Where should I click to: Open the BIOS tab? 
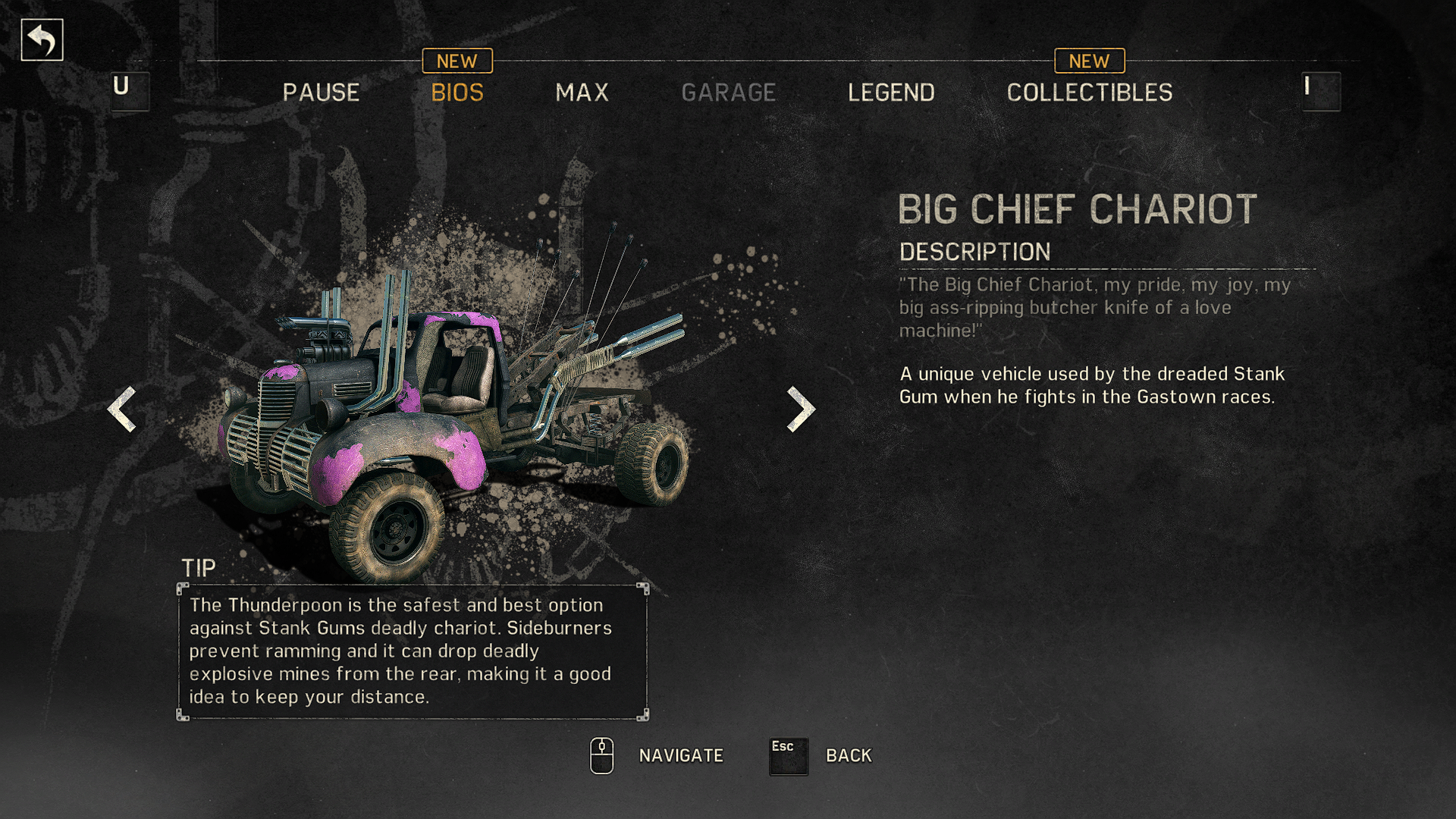pos(457,93)
